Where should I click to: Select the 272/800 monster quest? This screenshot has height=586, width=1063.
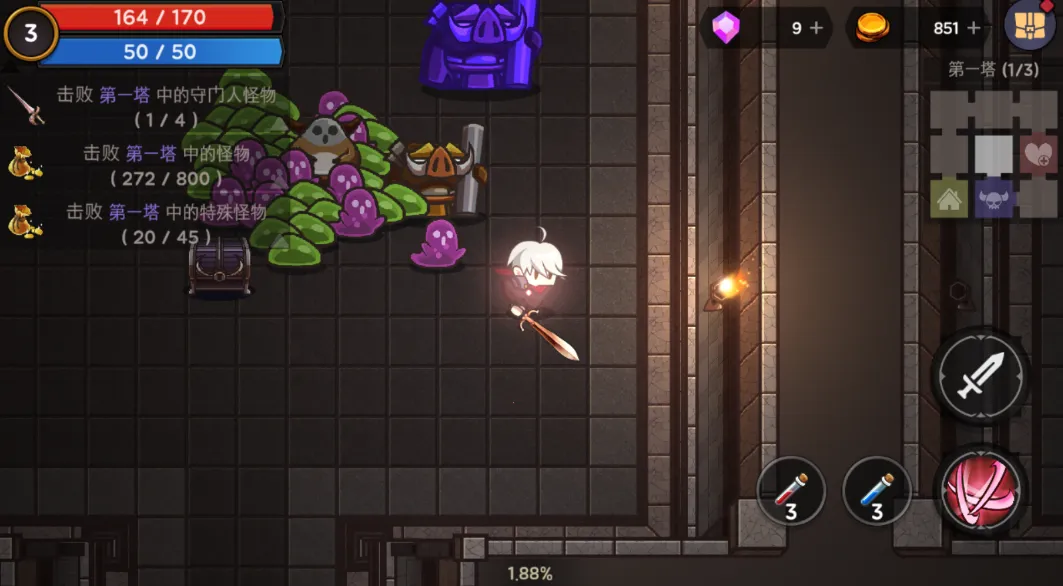coord(150,165)
